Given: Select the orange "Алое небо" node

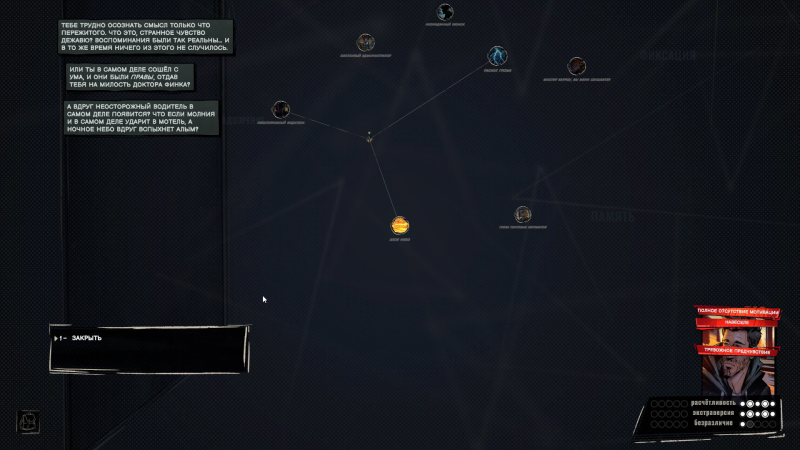Looking at the screenshot, I should coord(400,225).
